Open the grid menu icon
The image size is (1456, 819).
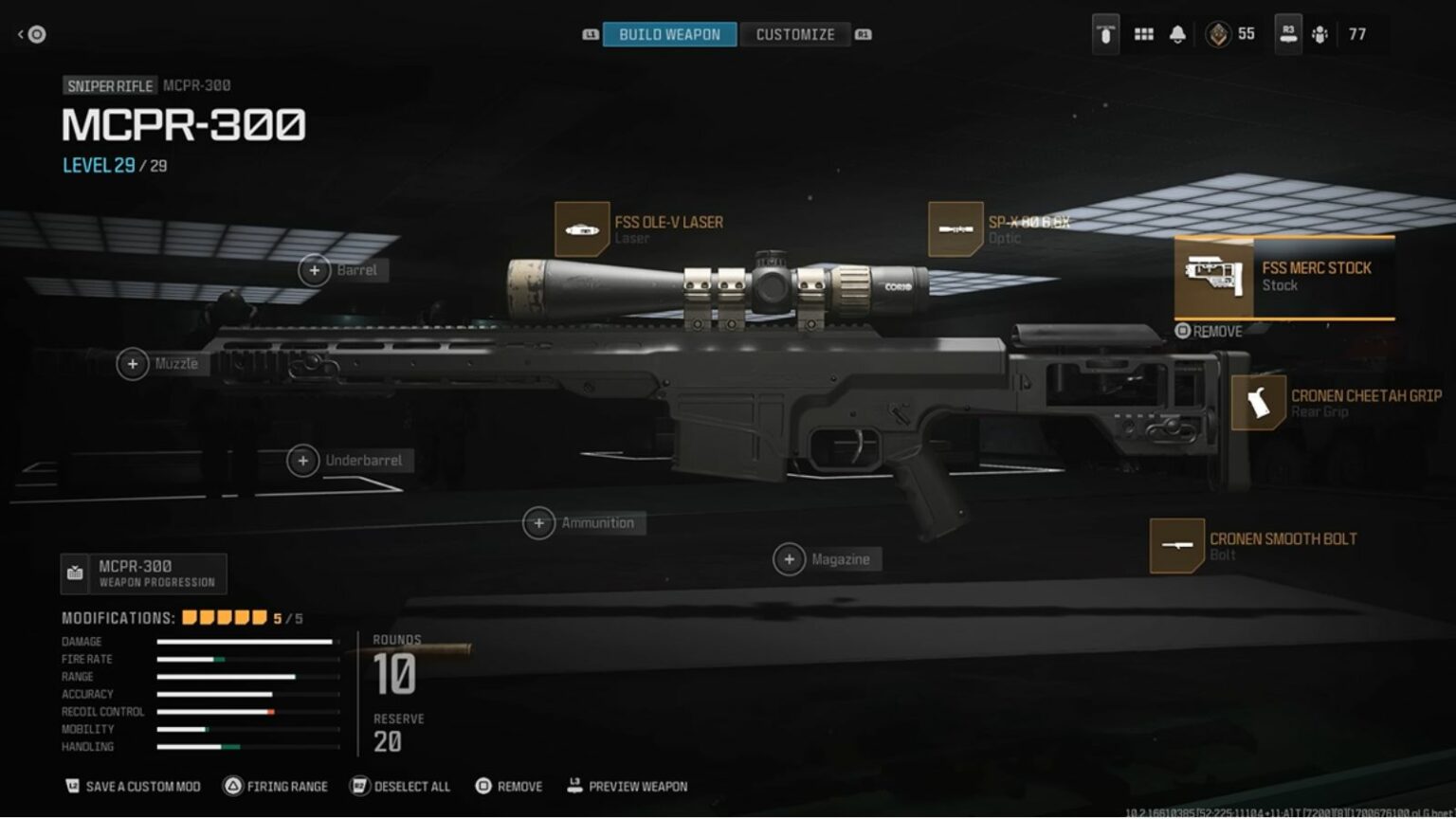pyautogui.click(x=1144, y=34)
